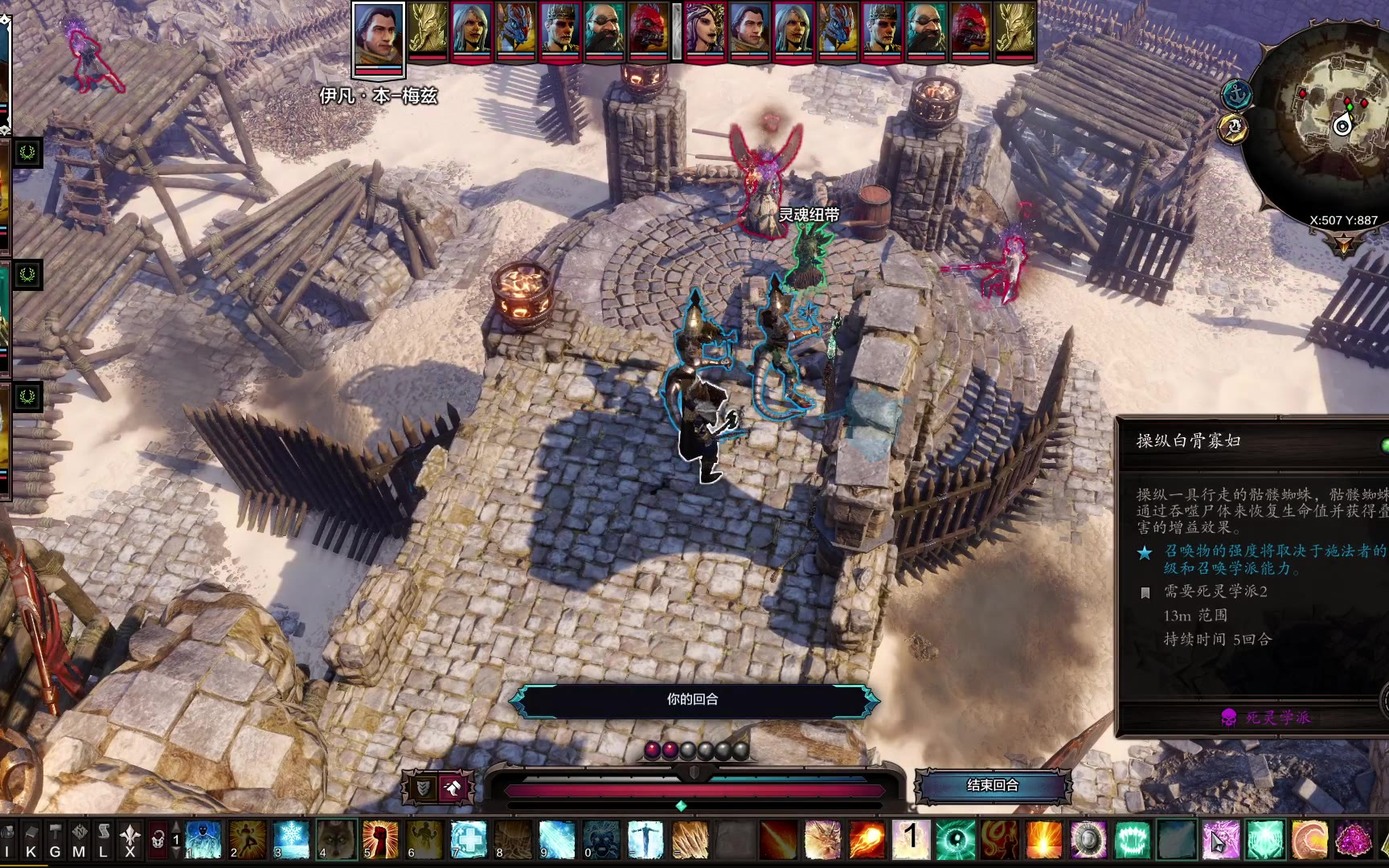1389x868 pixels.
Task: Open the map via the M compass icon
Action: point(79,841)
